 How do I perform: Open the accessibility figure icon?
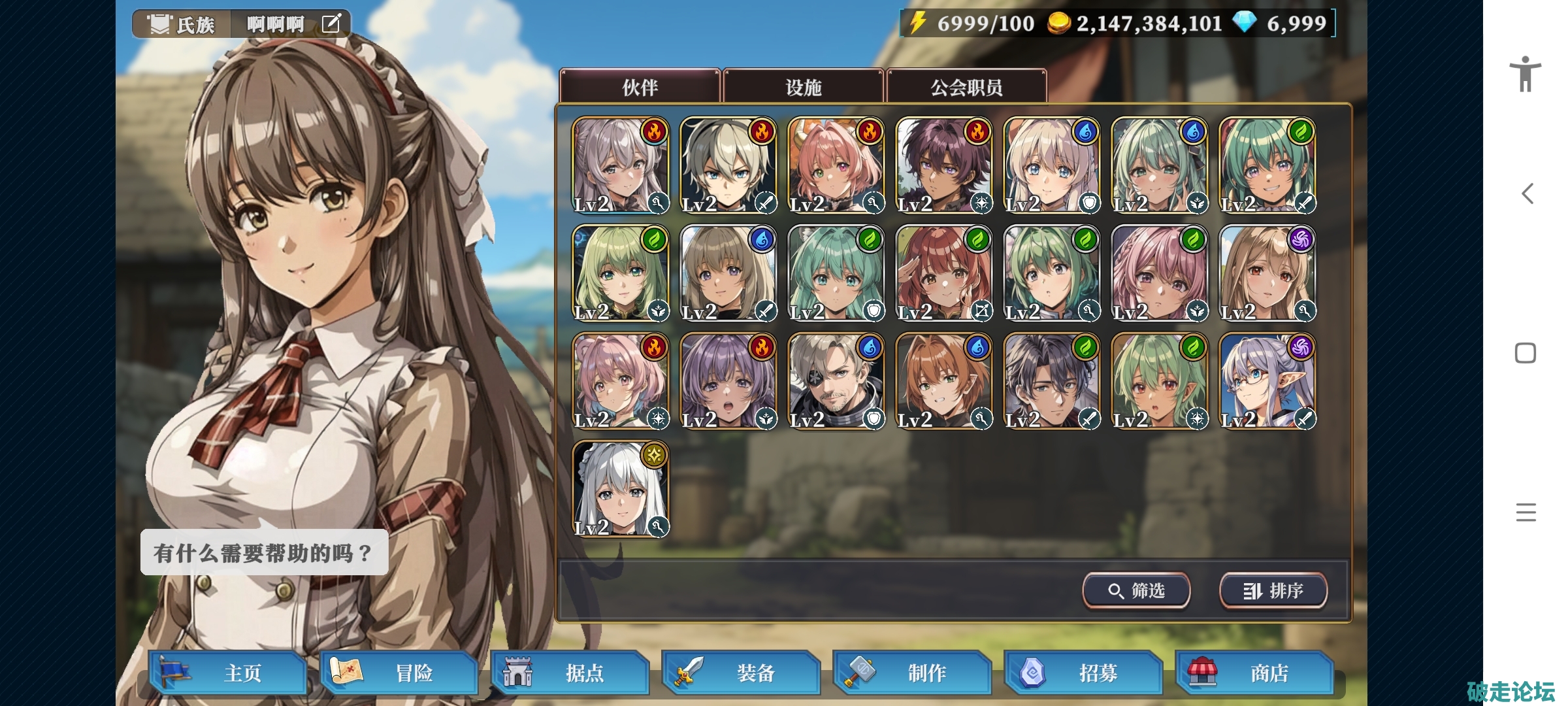point(1526,73)
